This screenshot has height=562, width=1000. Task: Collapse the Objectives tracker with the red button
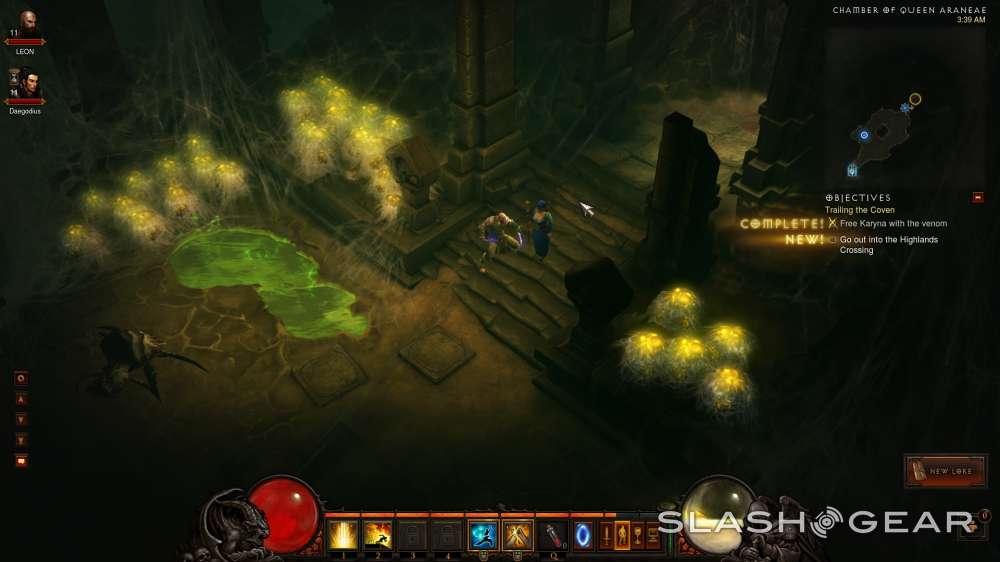tap(977, 197)
